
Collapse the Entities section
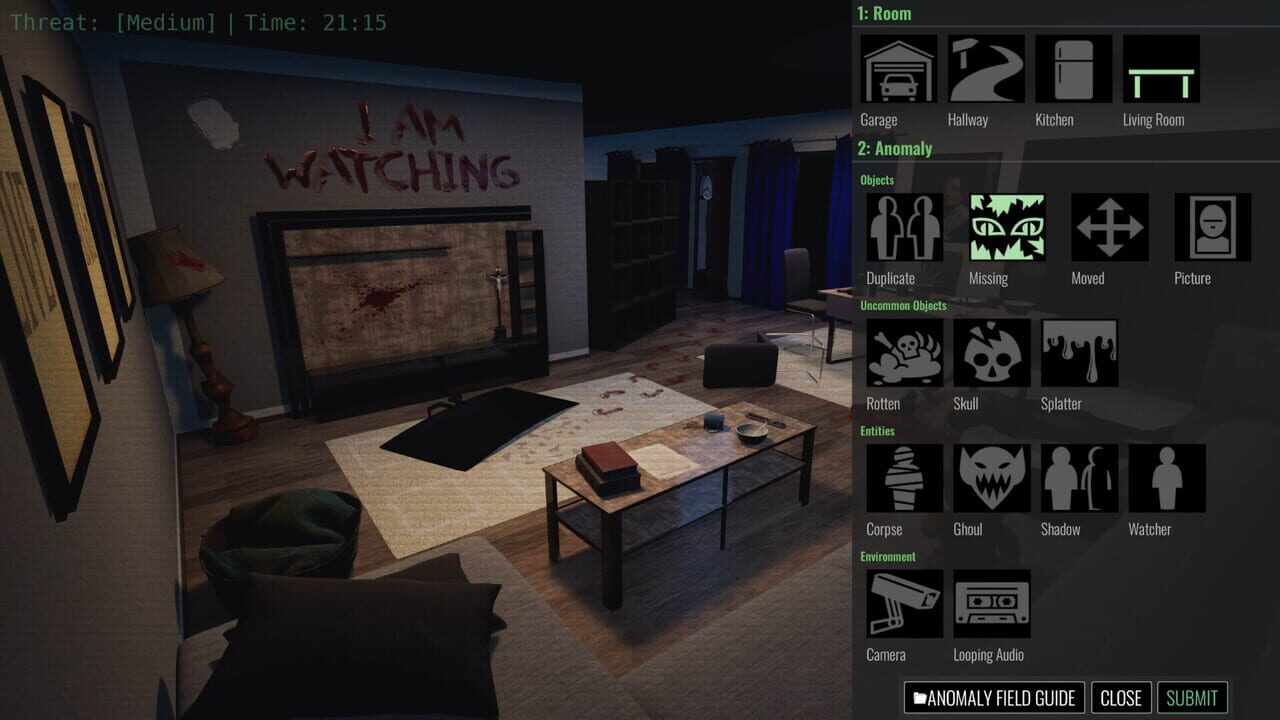coord(876,431)
